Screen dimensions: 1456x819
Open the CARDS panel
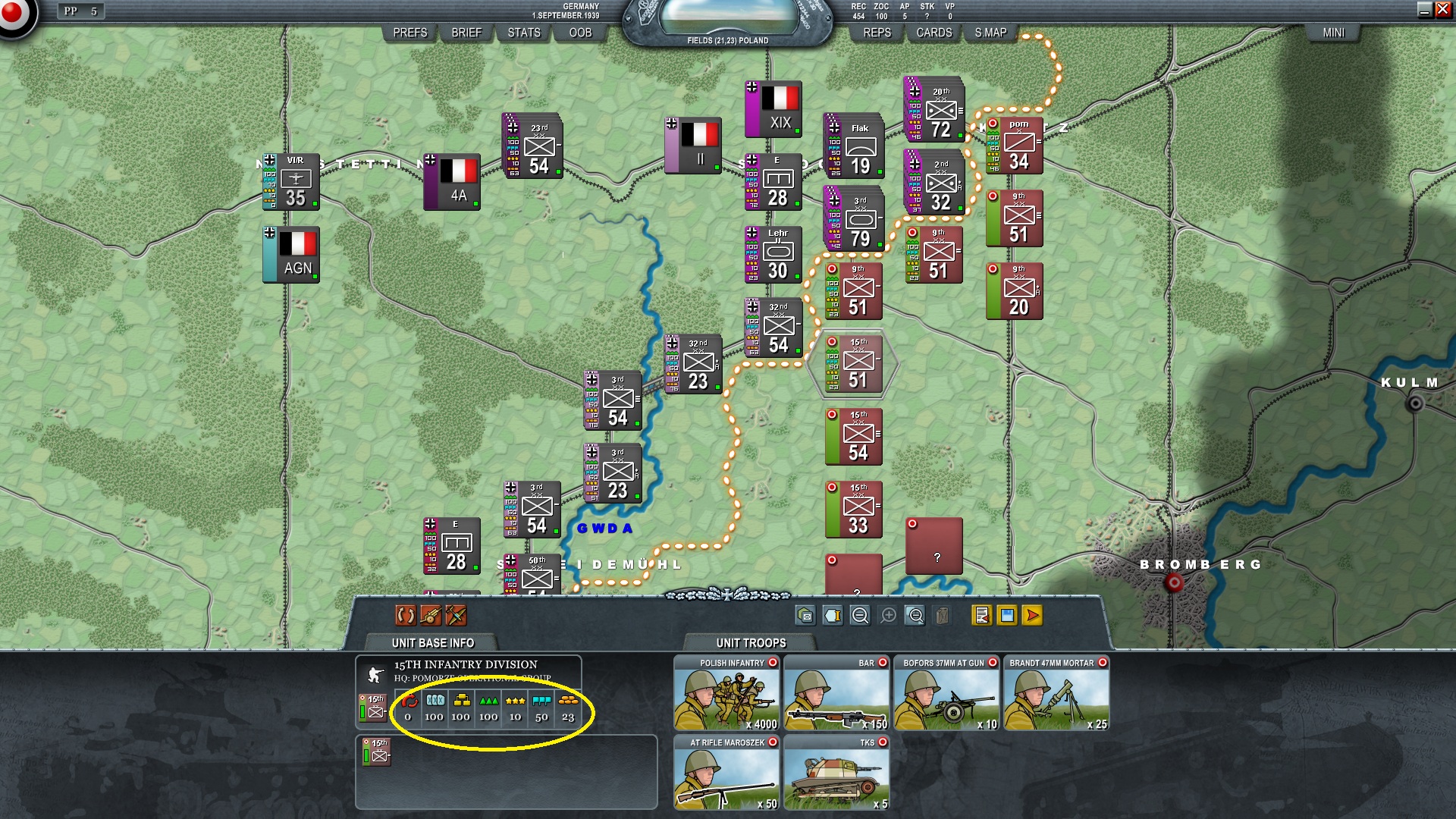934,33
